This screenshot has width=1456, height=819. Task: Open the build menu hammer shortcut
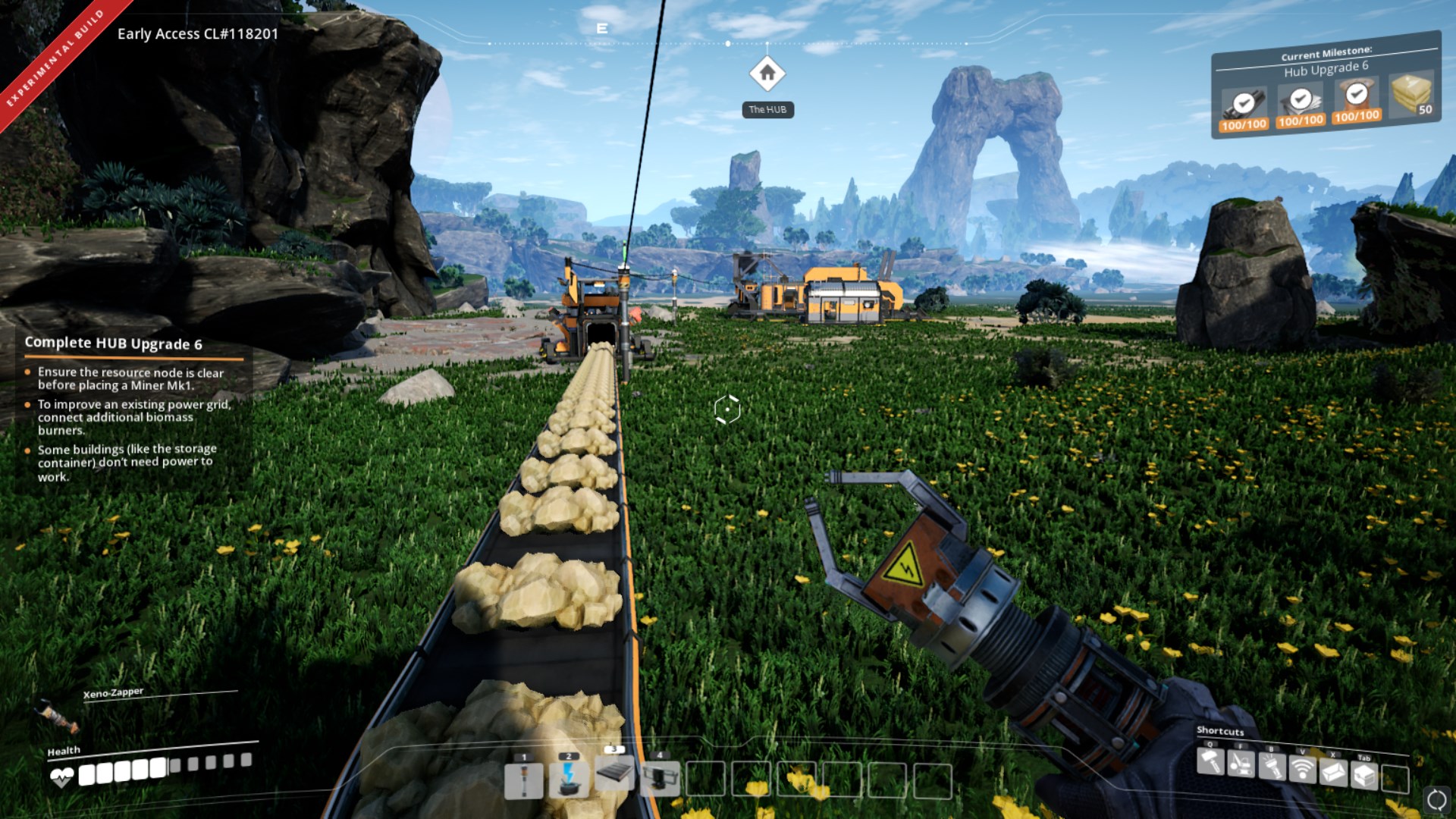[x=1210, y=762]
